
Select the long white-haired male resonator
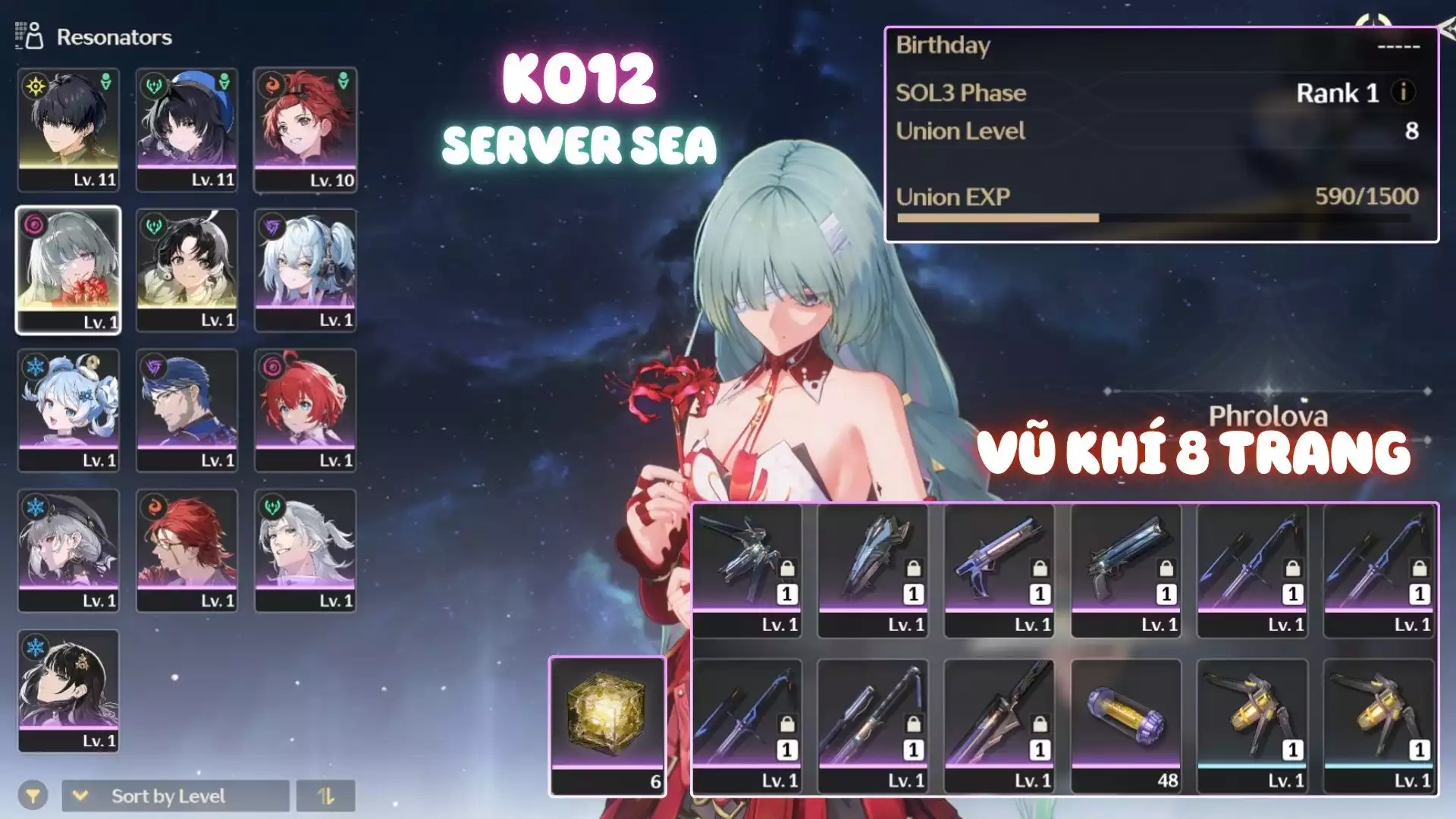[305, 550]
